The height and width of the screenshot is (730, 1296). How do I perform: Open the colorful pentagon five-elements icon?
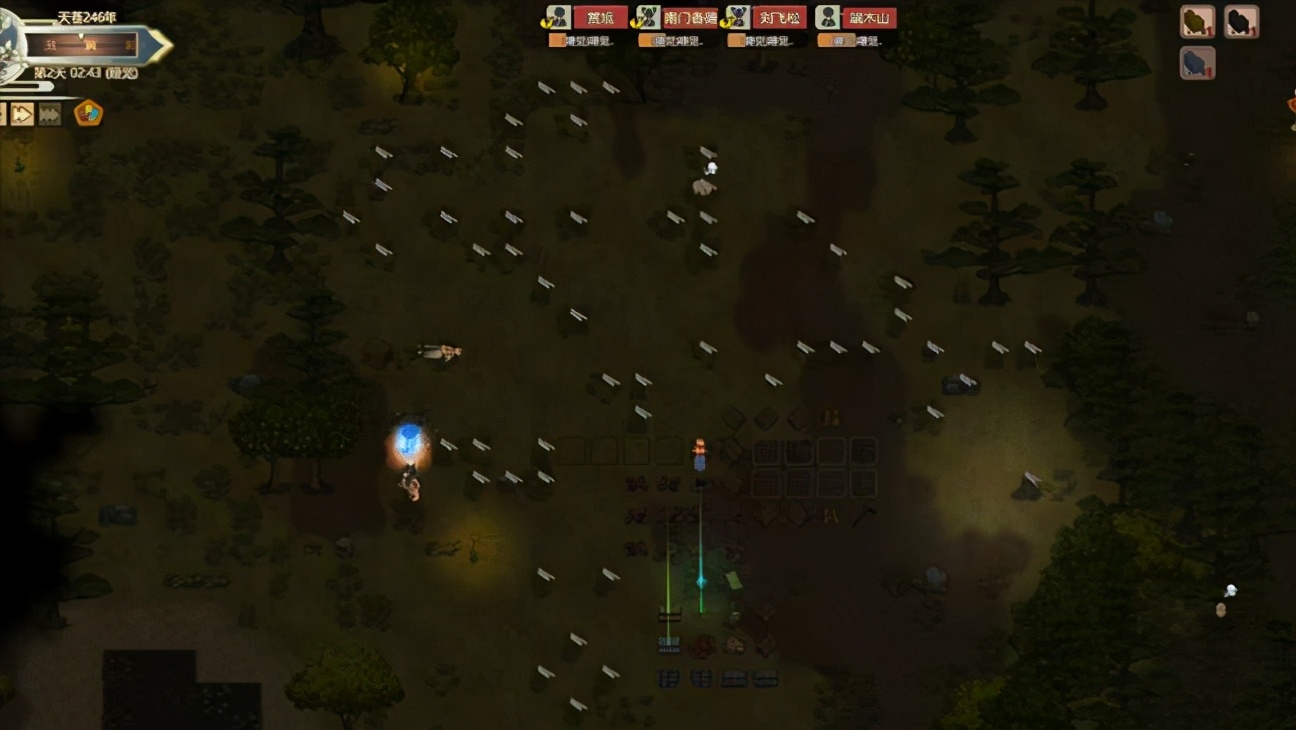88,113
